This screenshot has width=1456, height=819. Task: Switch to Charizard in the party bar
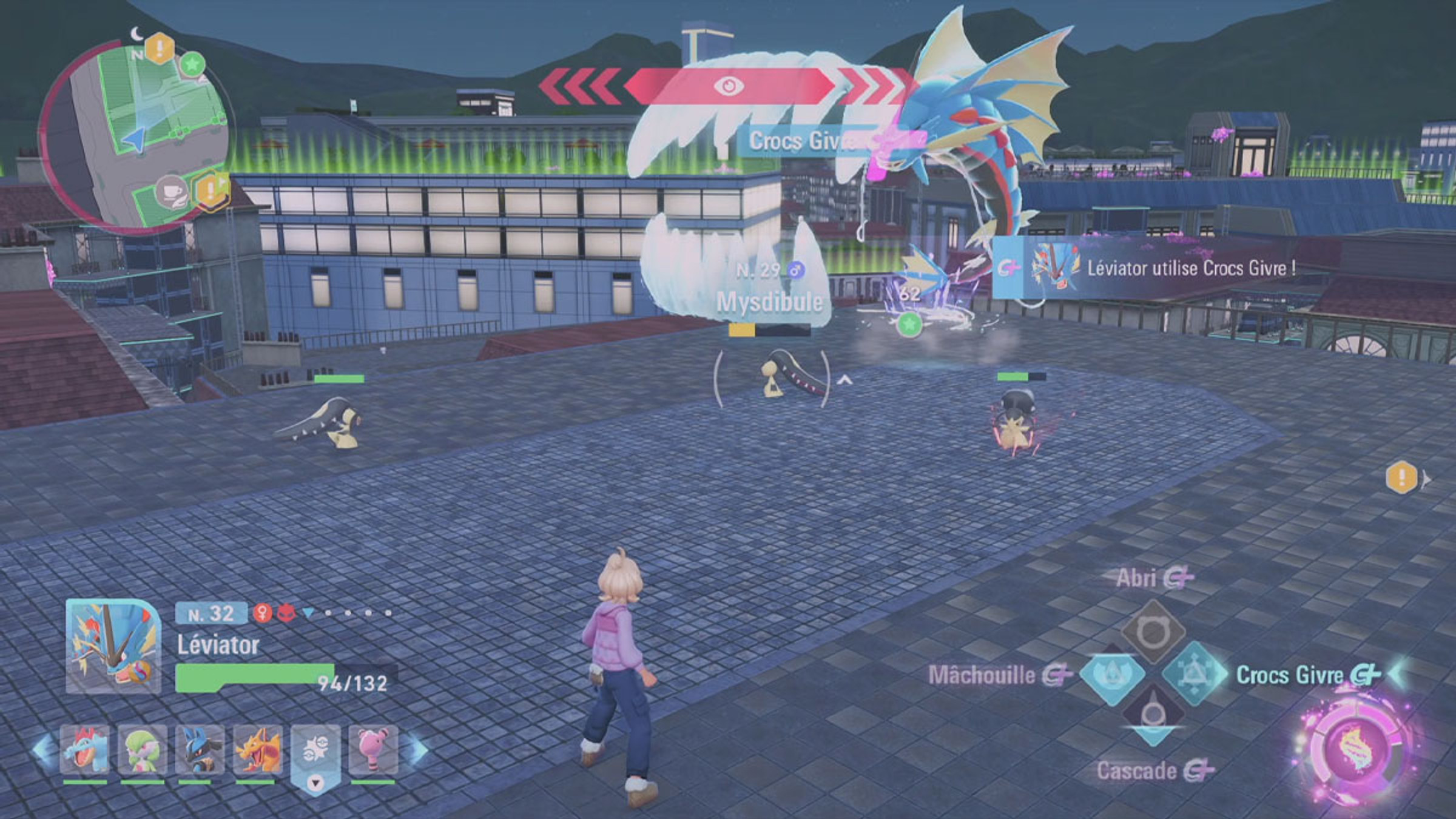click(x=257, y=750)
